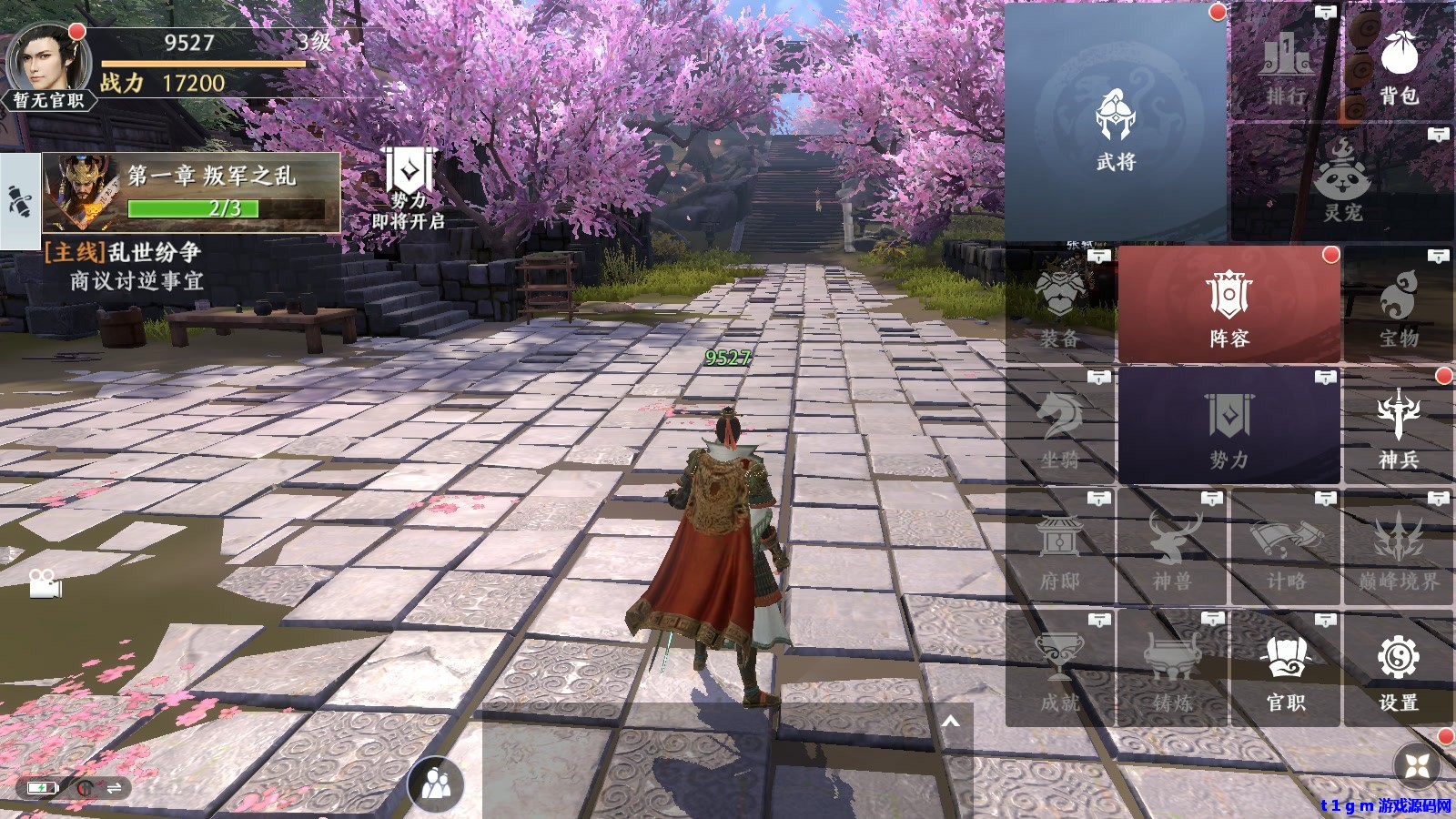Select the 势力 faction tile in menu grid
The height and width of the screenshot is (819, 1456).
(x=1228, y=426)
